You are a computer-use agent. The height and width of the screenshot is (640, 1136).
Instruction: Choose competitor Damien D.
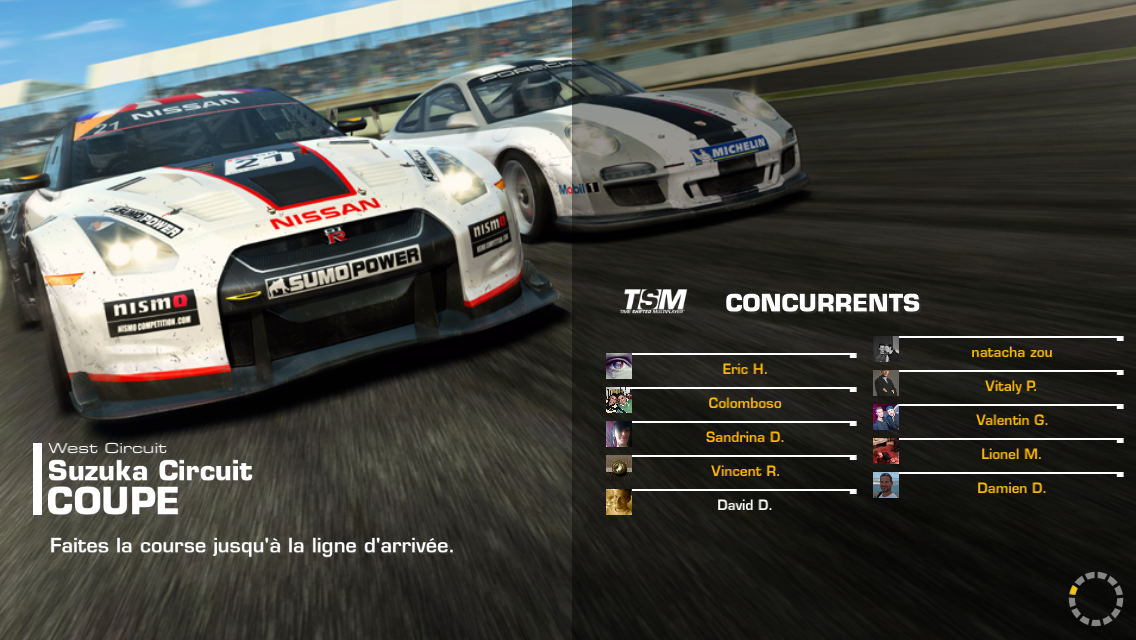click(x=1011, y=488)
